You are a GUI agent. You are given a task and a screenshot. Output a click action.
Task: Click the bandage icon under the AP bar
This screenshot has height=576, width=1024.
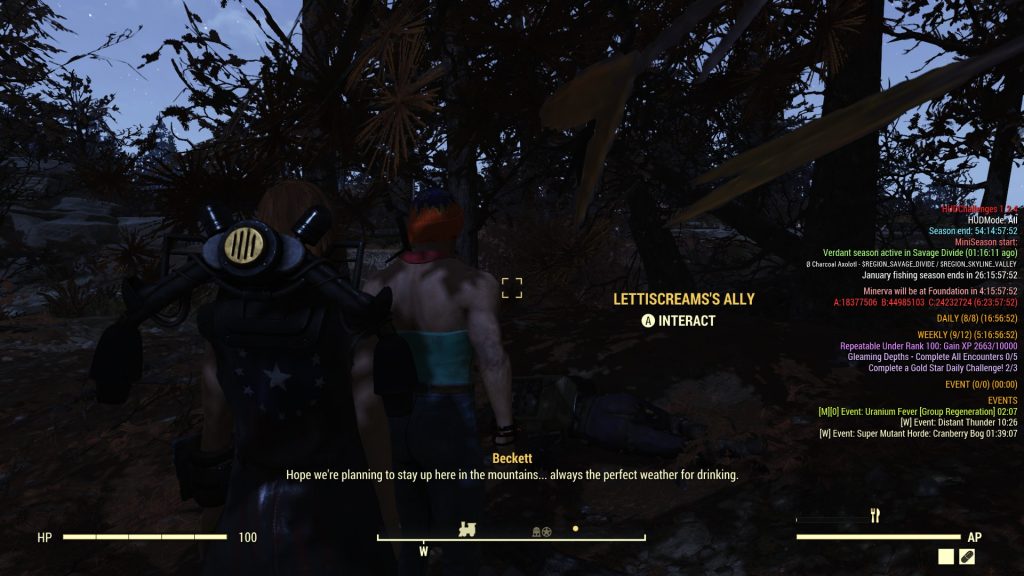click(967, 557)
